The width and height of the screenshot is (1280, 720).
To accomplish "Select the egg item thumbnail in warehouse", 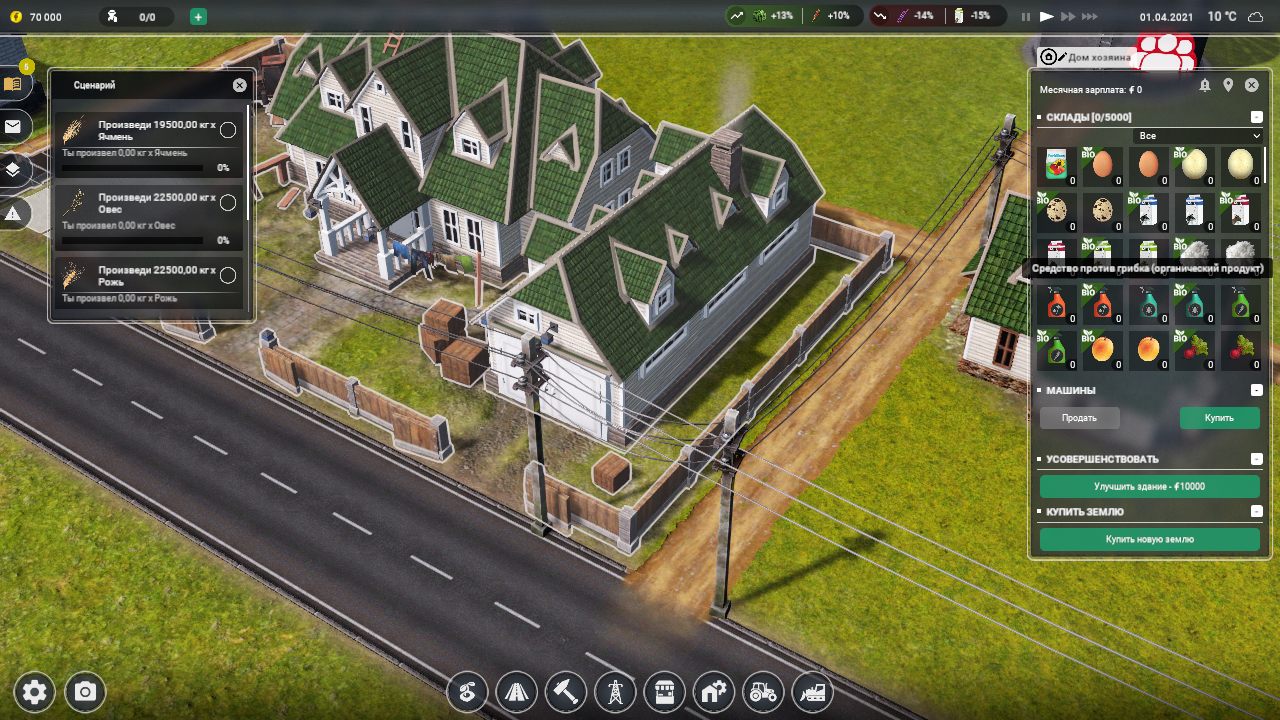I will 1102,165.
